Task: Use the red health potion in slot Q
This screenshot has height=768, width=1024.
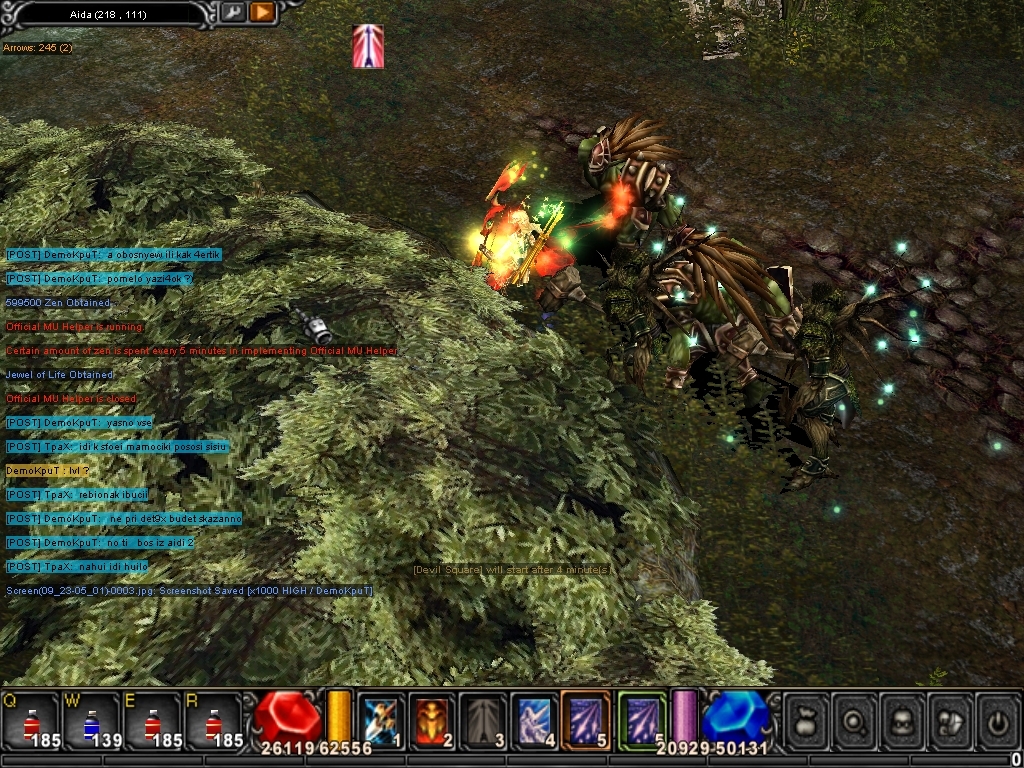Action: [30, 720]
